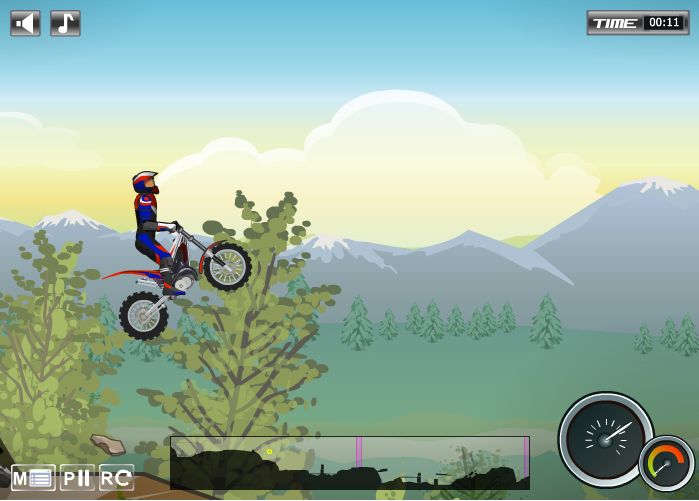
Task: Open the menu with the M button
Action: [33, 478]
